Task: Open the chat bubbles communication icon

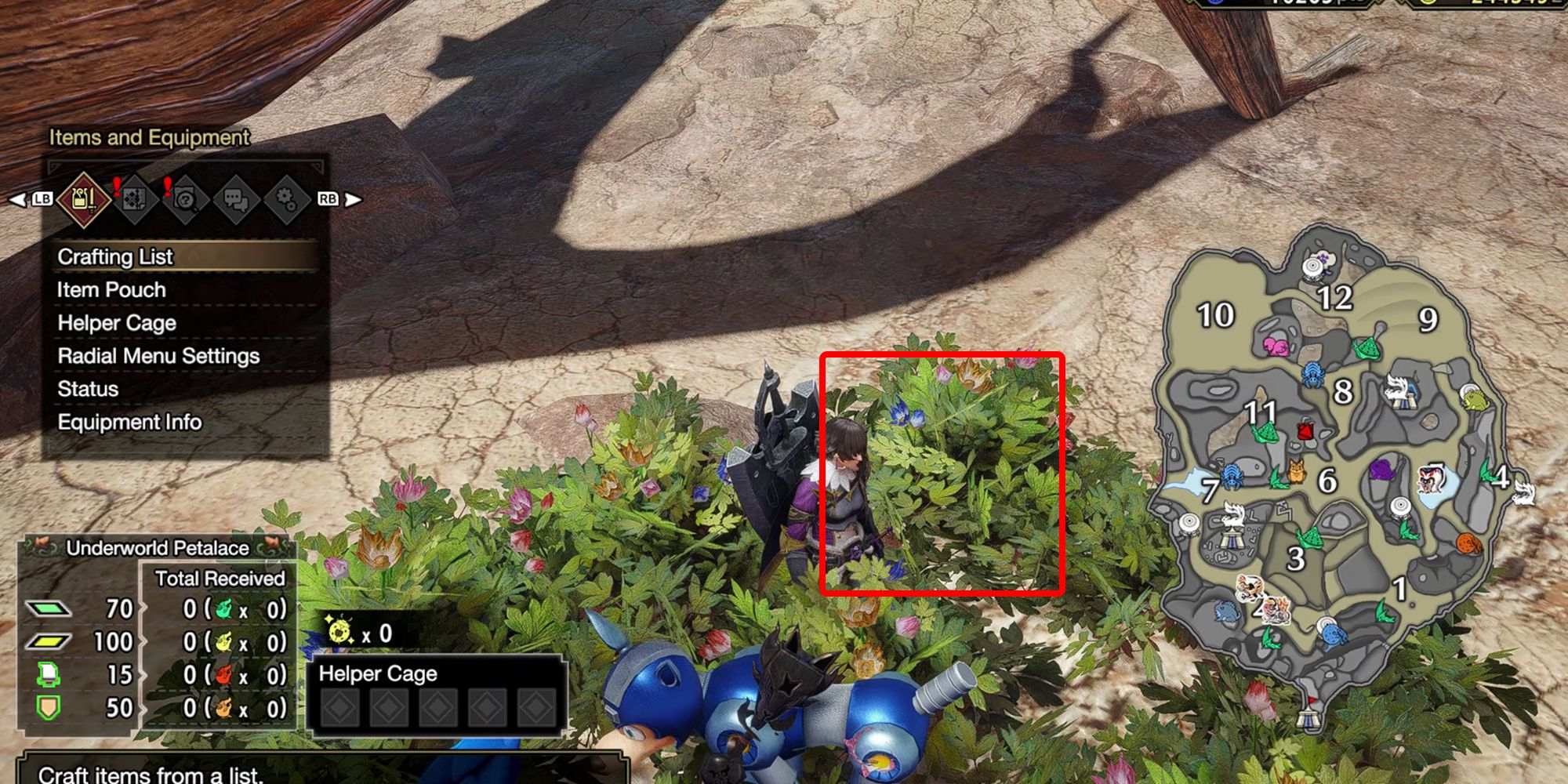Action: [238, 200]
